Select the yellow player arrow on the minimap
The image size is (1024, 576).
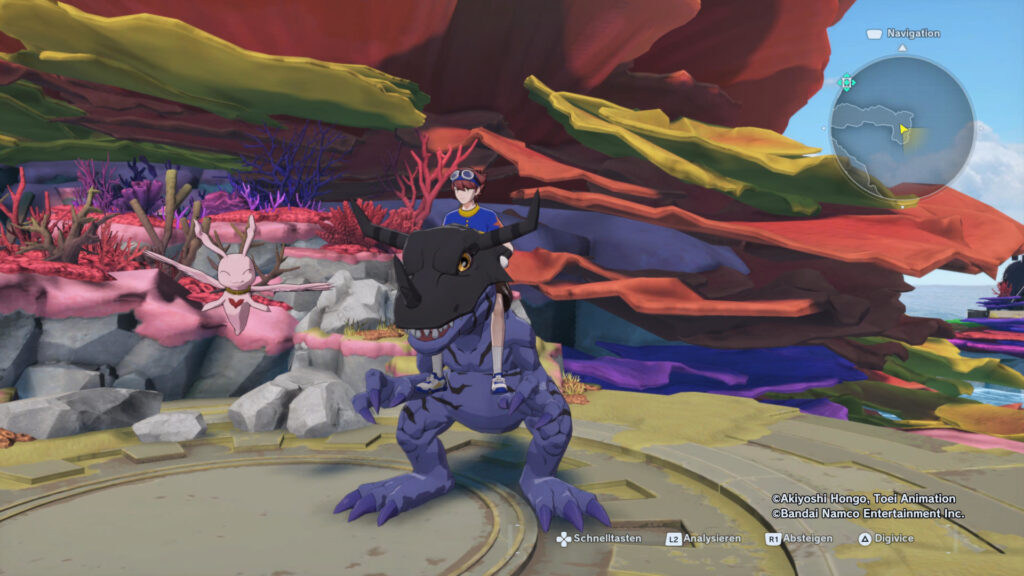904,129
